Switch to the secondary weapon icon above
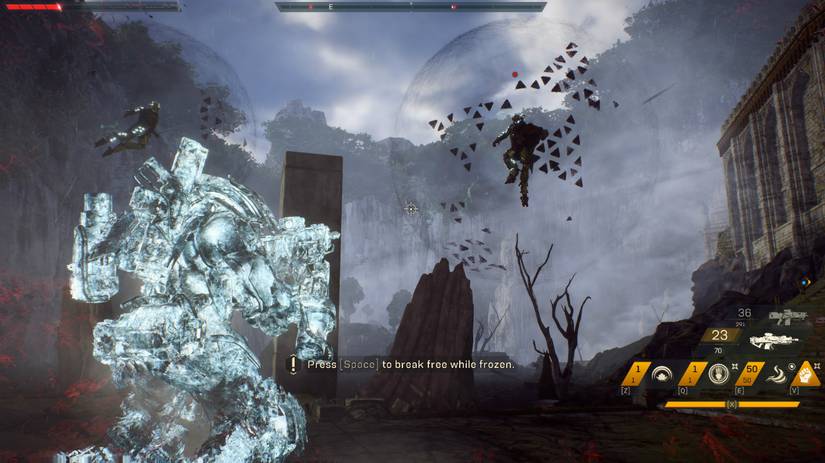825x463 pixels. [786, 316]
